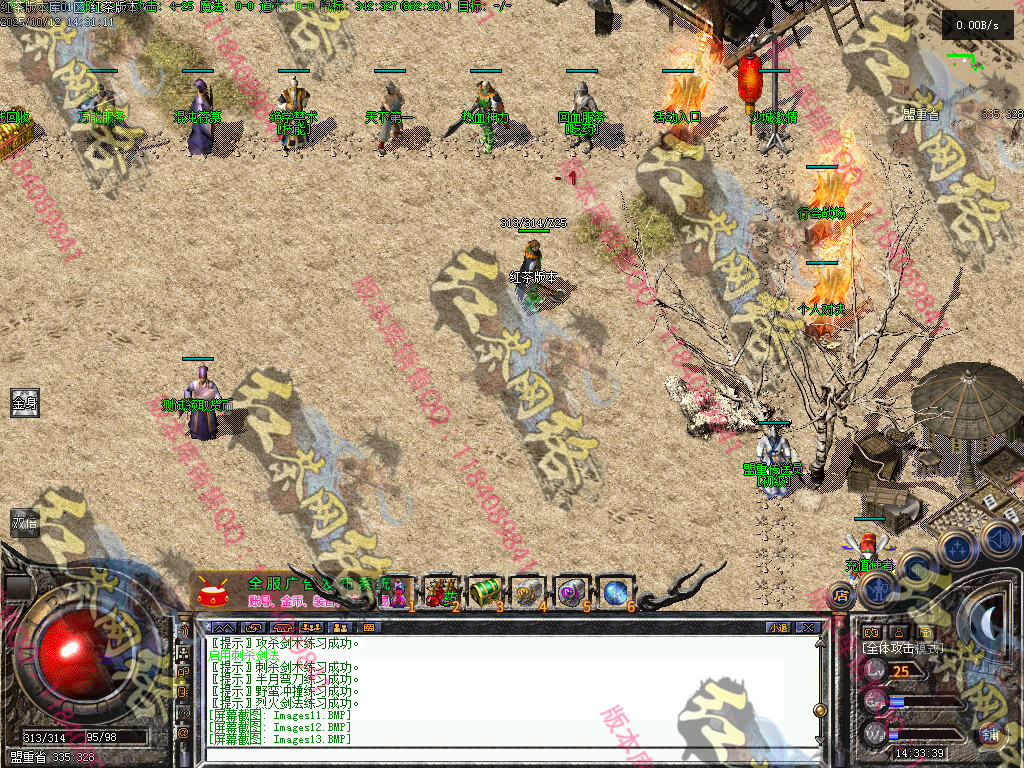Screen dimensions: 1024x768
Task: Open the character equipment round button
Action: click(x=877, y=589)
